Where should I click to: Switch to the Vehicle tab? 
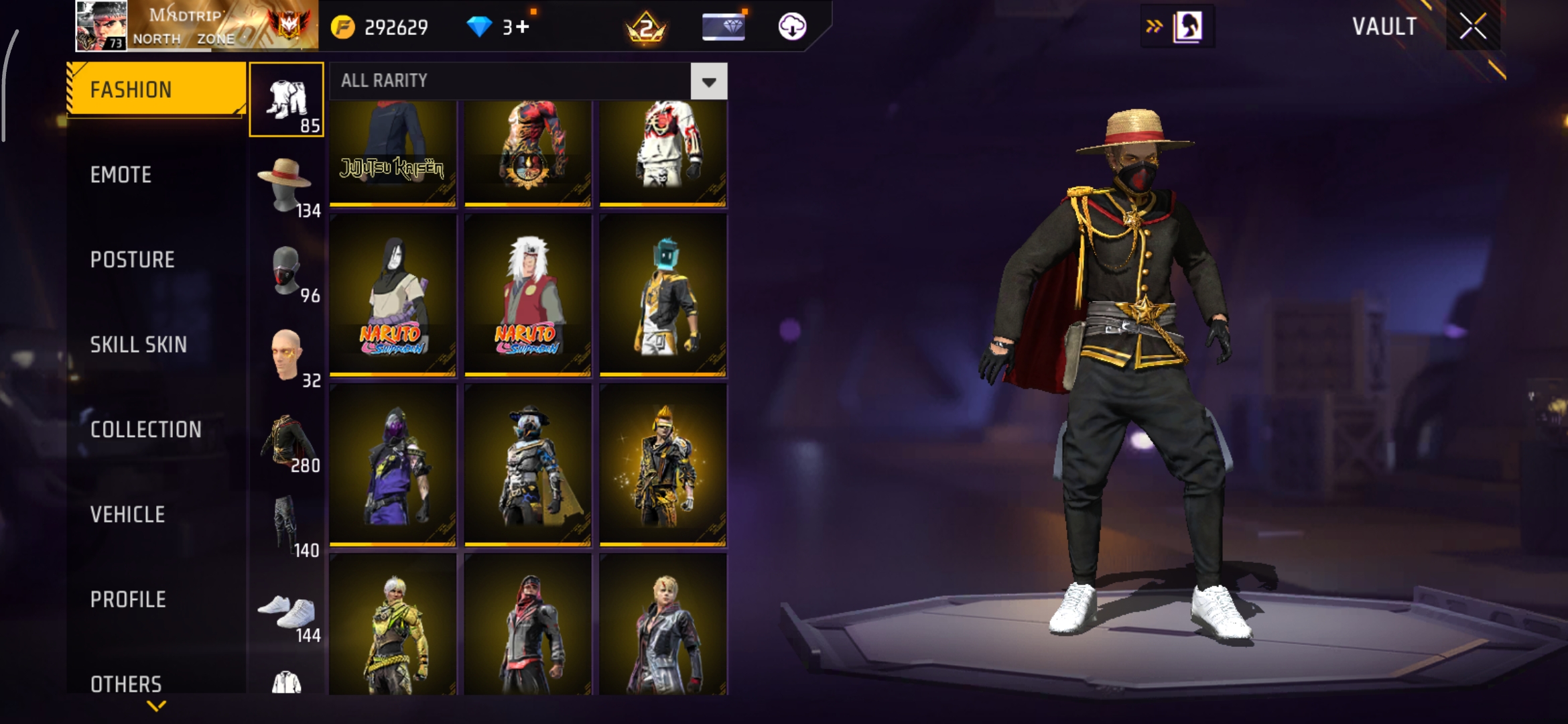128,515
